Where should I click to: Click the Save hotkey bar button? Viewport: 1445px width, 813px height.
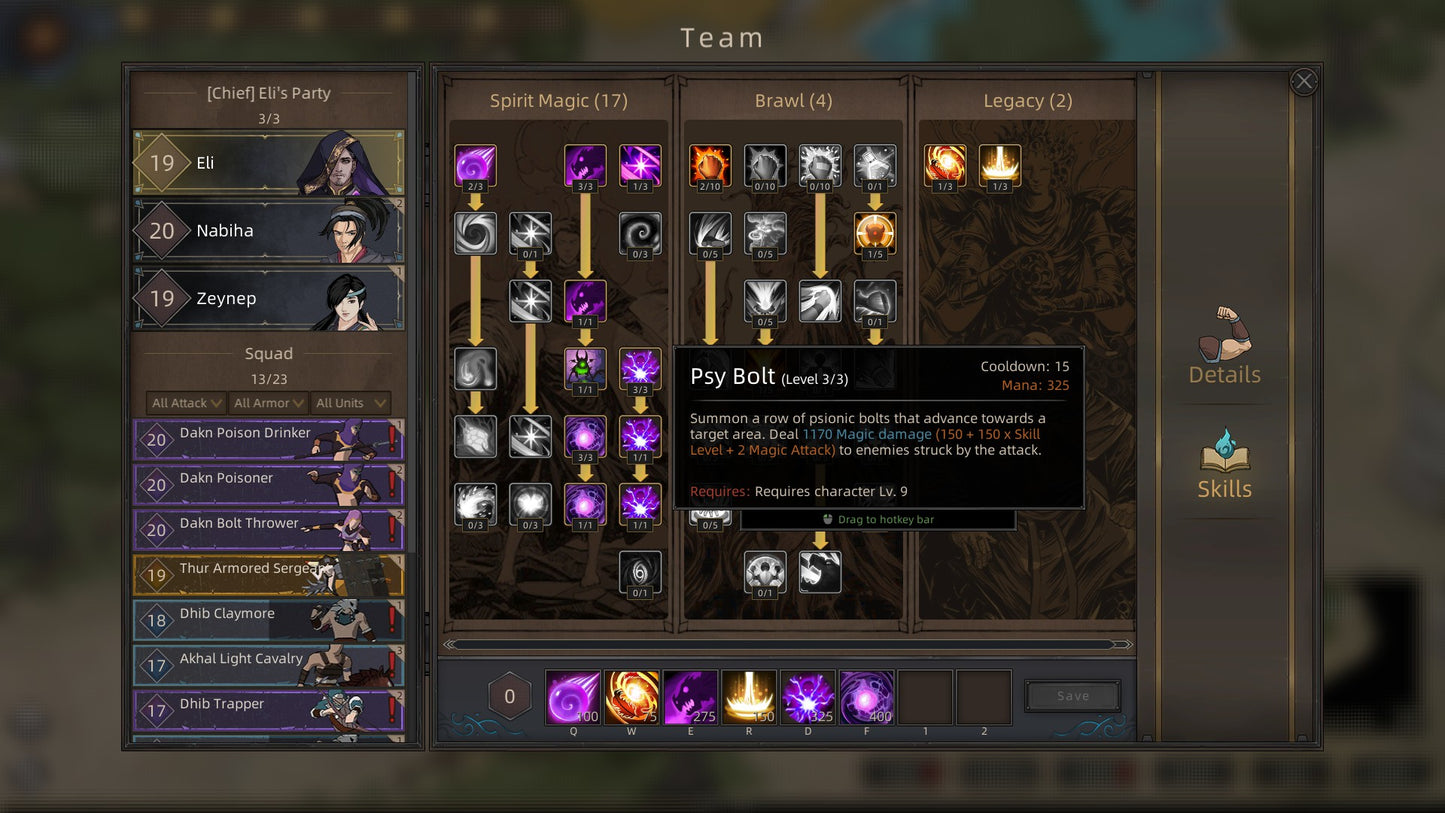coord(1072,696)
